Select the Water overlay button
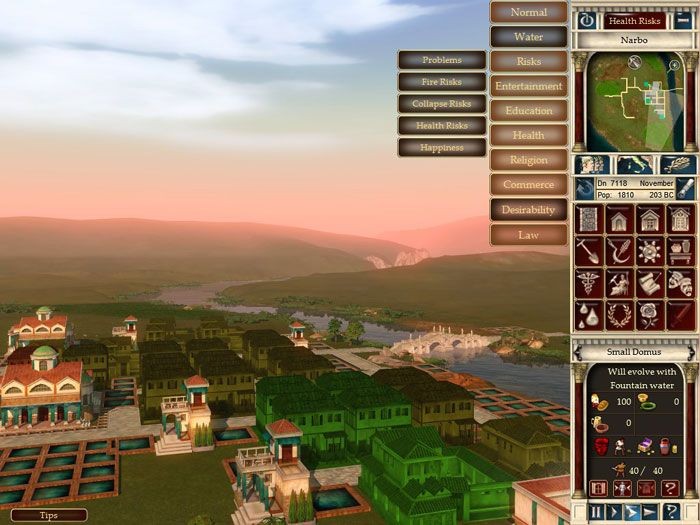The height and width of the screenshot is (525, 700). click(529, 37)
